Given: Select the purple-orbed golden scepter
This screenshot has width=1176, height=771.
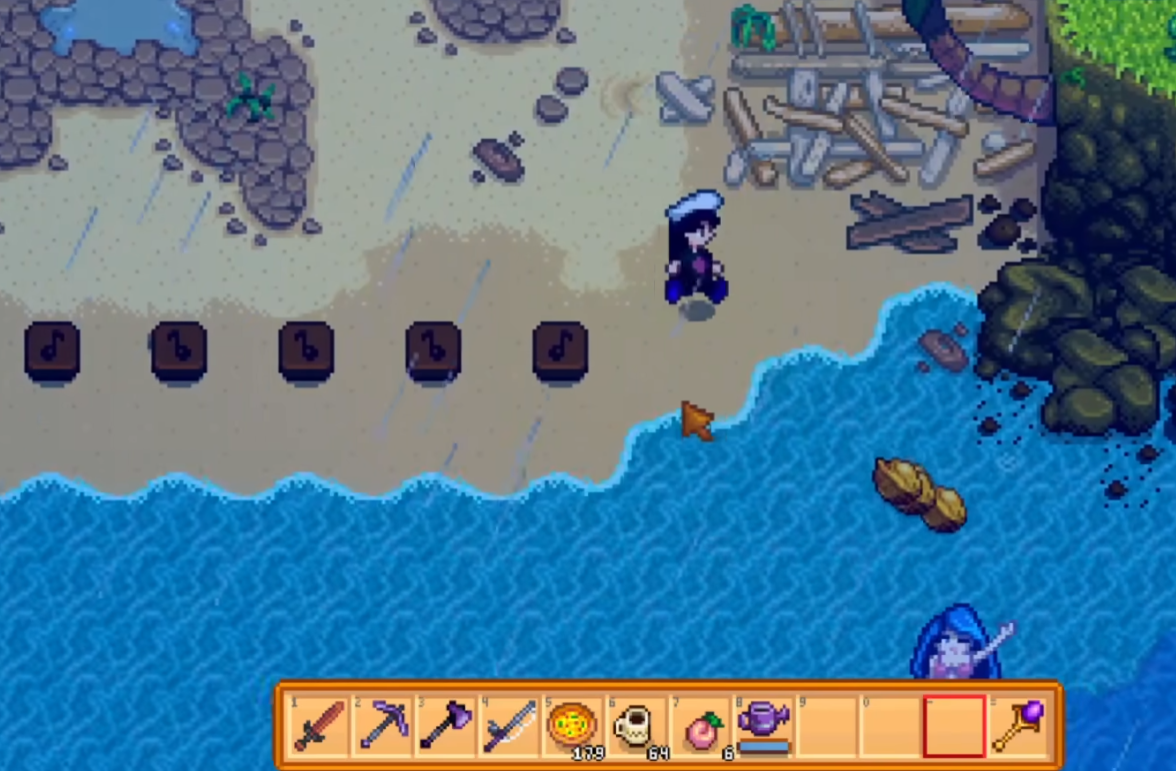Looking at the screenshot, I should pos(1018,726).
